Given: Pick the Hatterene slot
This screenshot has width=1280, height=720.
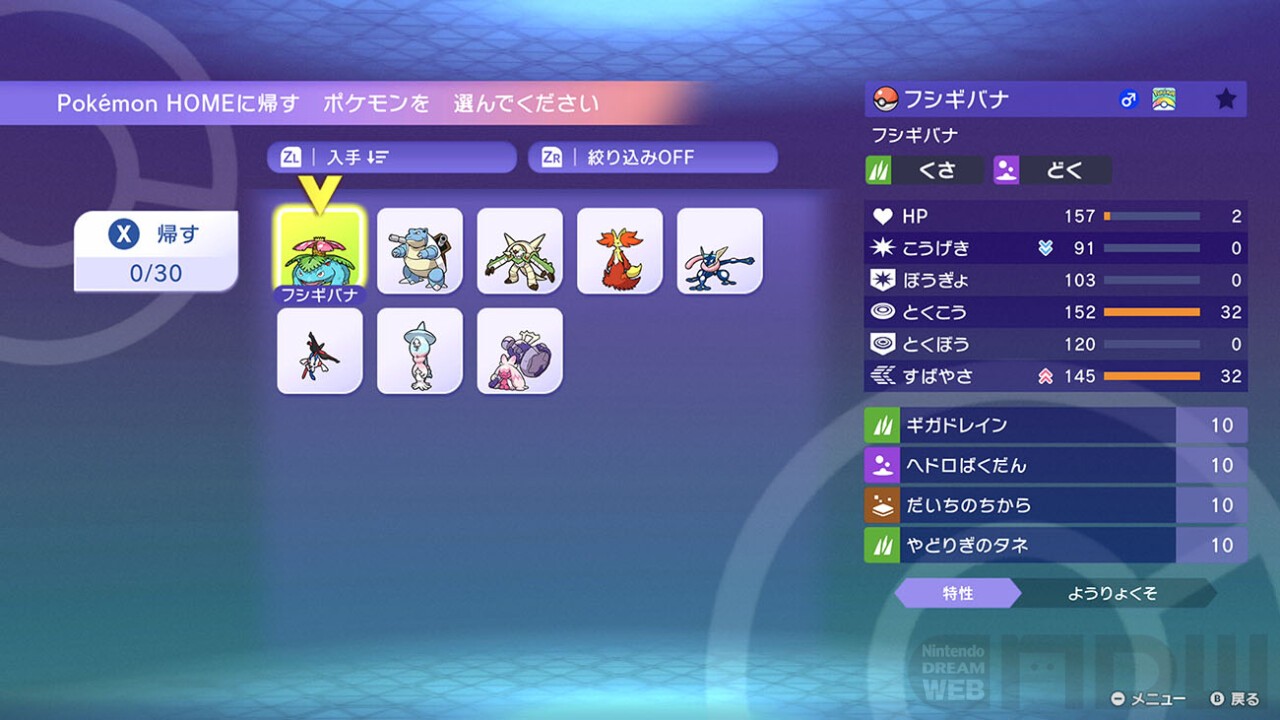Looking at the screenshot, I should tap(420, 351).
